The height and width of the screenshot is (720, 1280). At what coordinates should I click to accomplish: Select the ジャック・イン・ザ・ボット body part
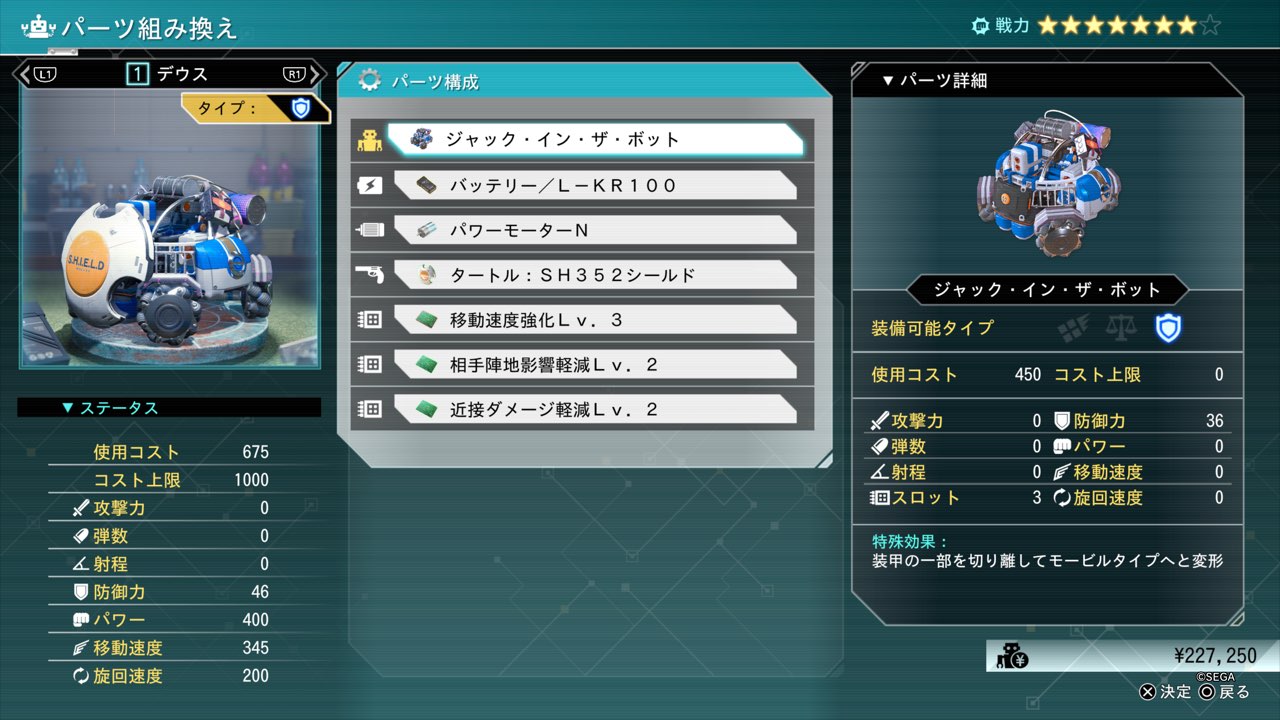pos(594,140)
